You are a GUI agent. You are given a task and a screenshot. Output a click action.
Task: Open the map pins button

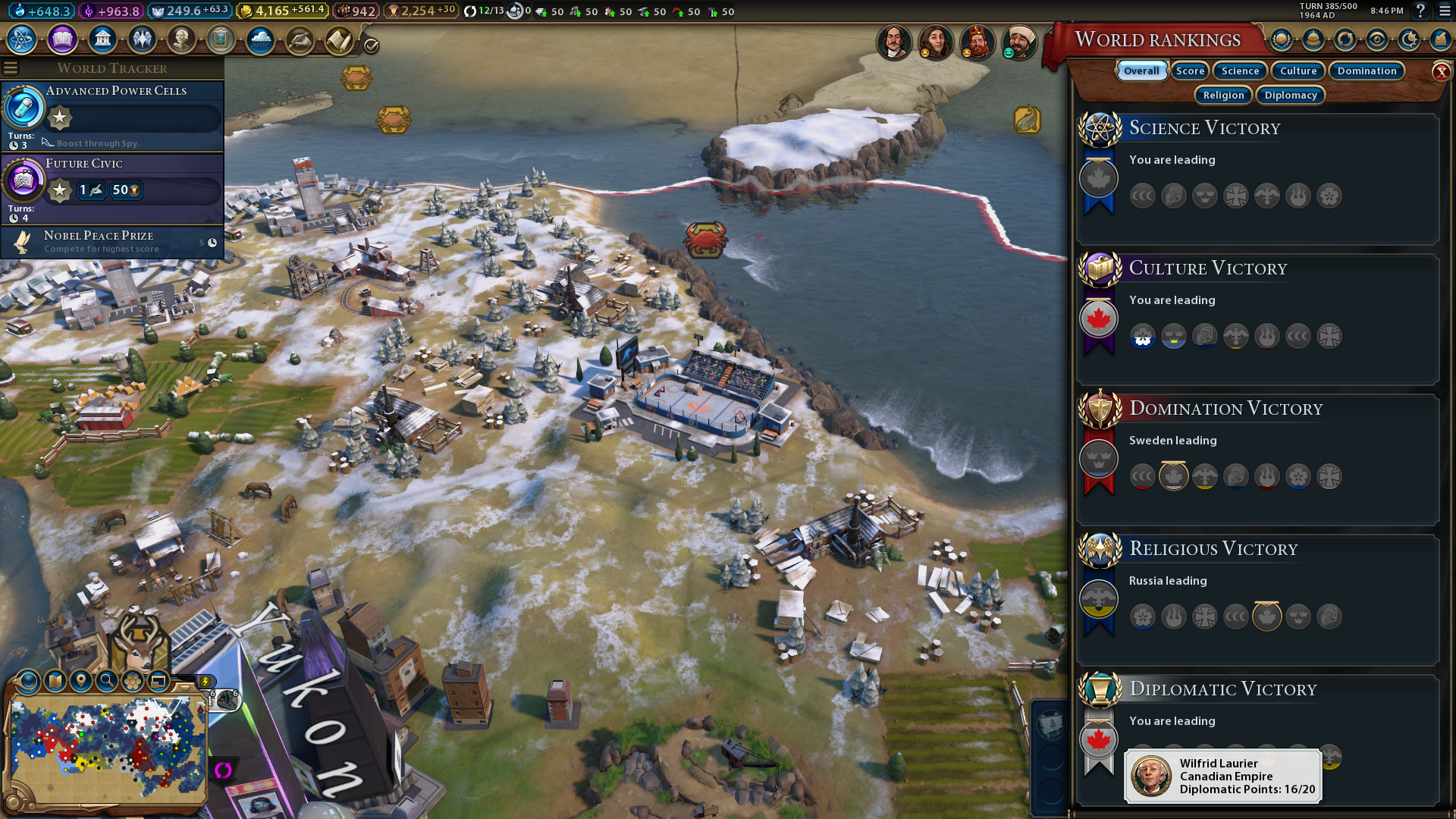81,681
